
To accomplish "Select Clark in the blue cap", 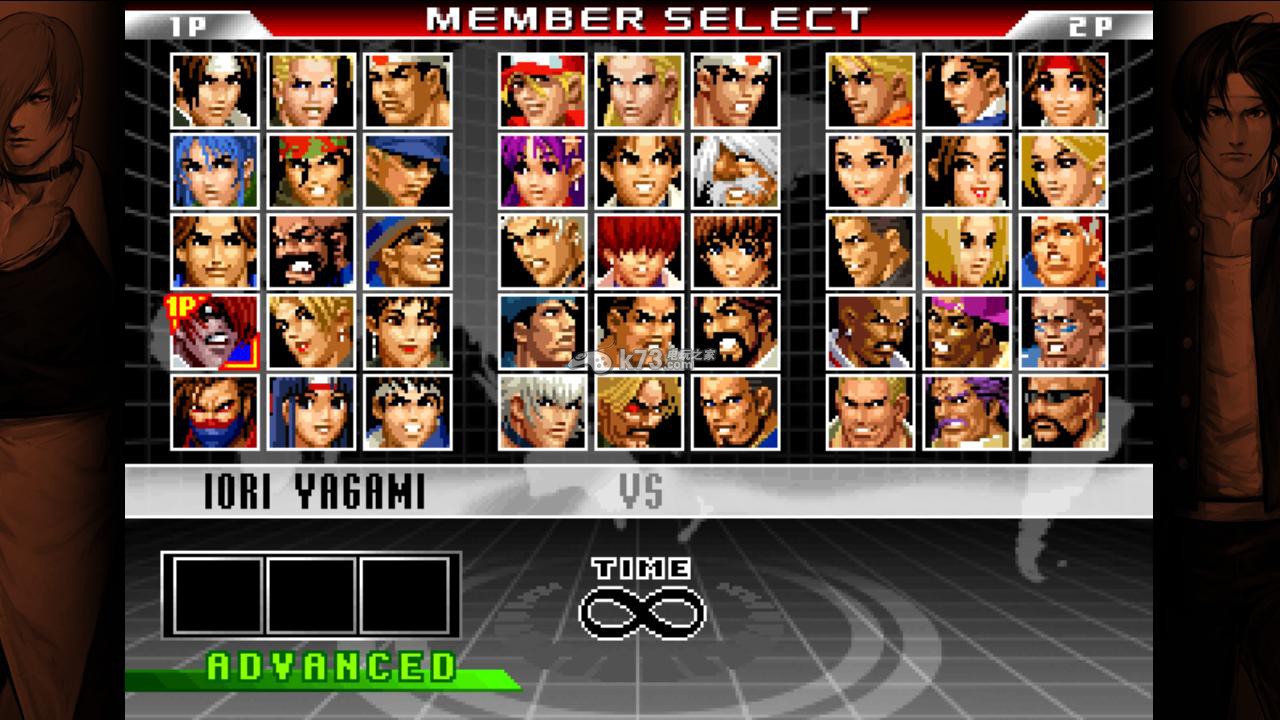I will point(407,171).
